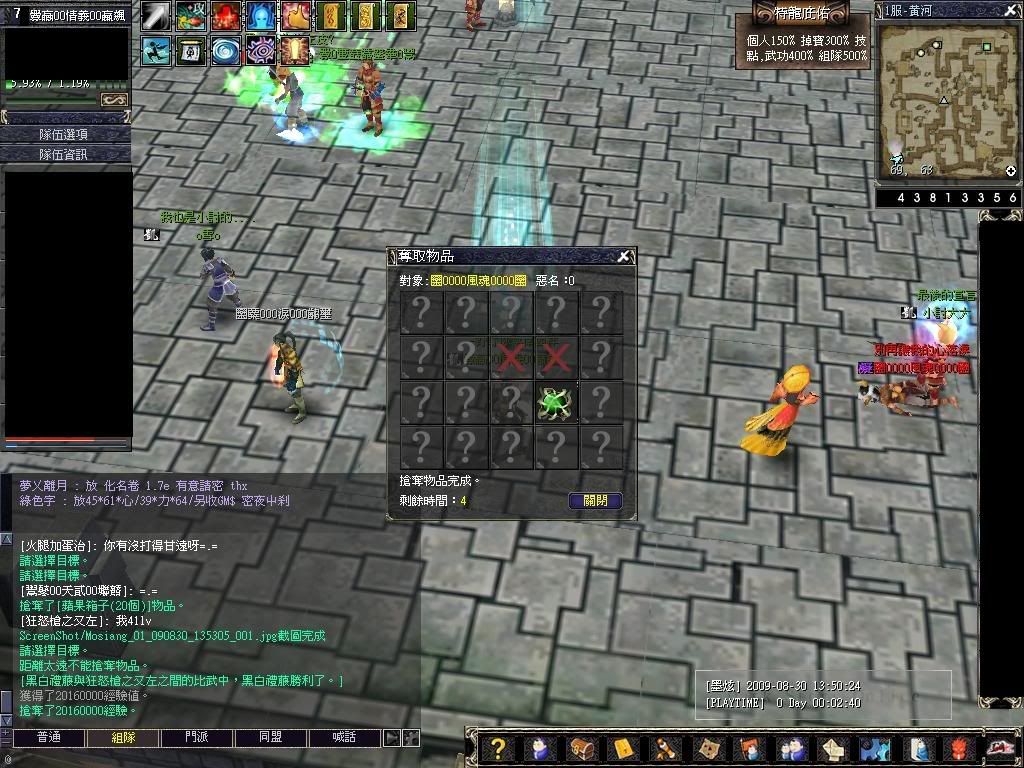Click the 關閉 button in loot window
Viewport: 1024px width, 768px height.
[x=595, y=501]
